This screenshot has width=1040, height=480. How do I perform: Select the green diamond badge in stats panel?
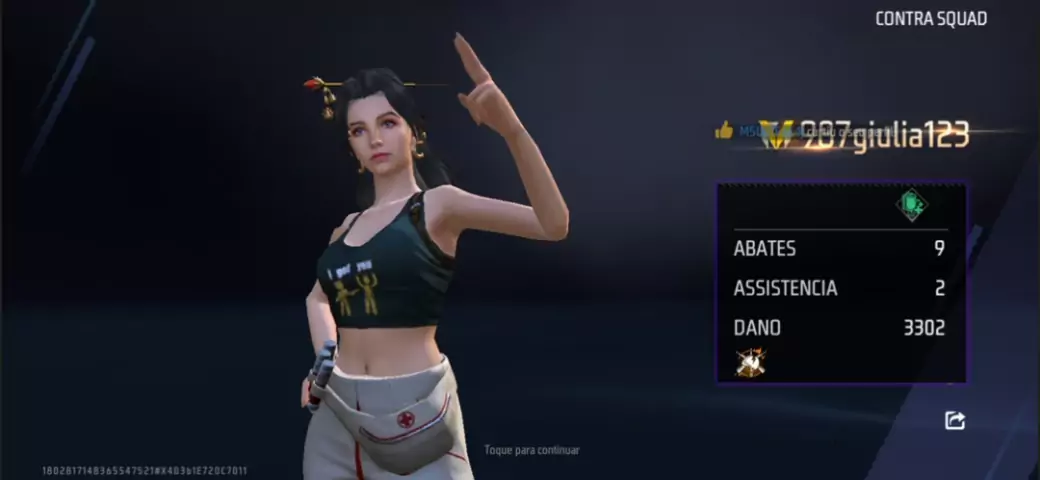(911, 205)
